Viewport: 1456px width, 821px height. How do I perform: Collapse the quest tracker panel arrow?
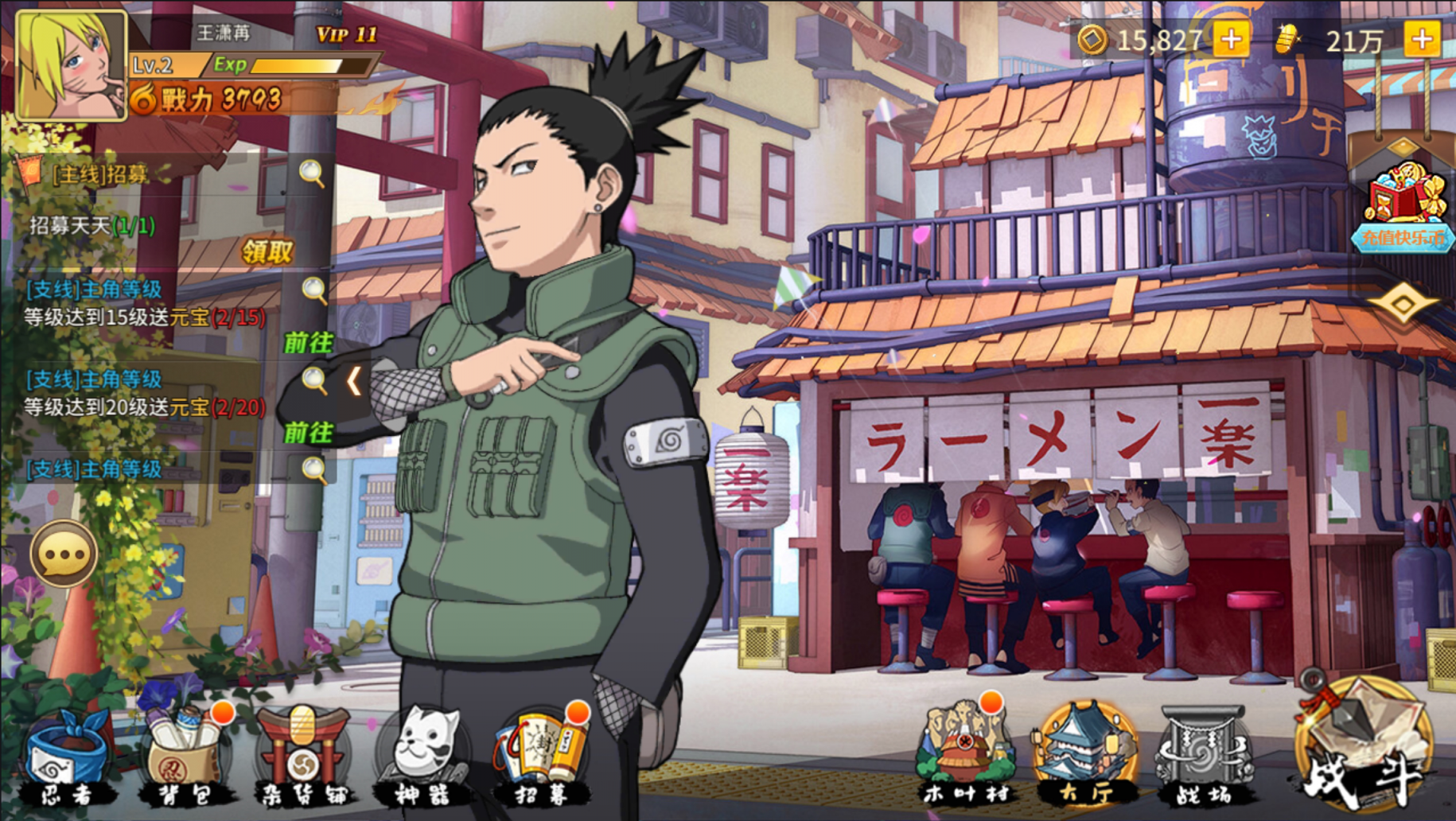pyautogui.click(x=354, y=382)
